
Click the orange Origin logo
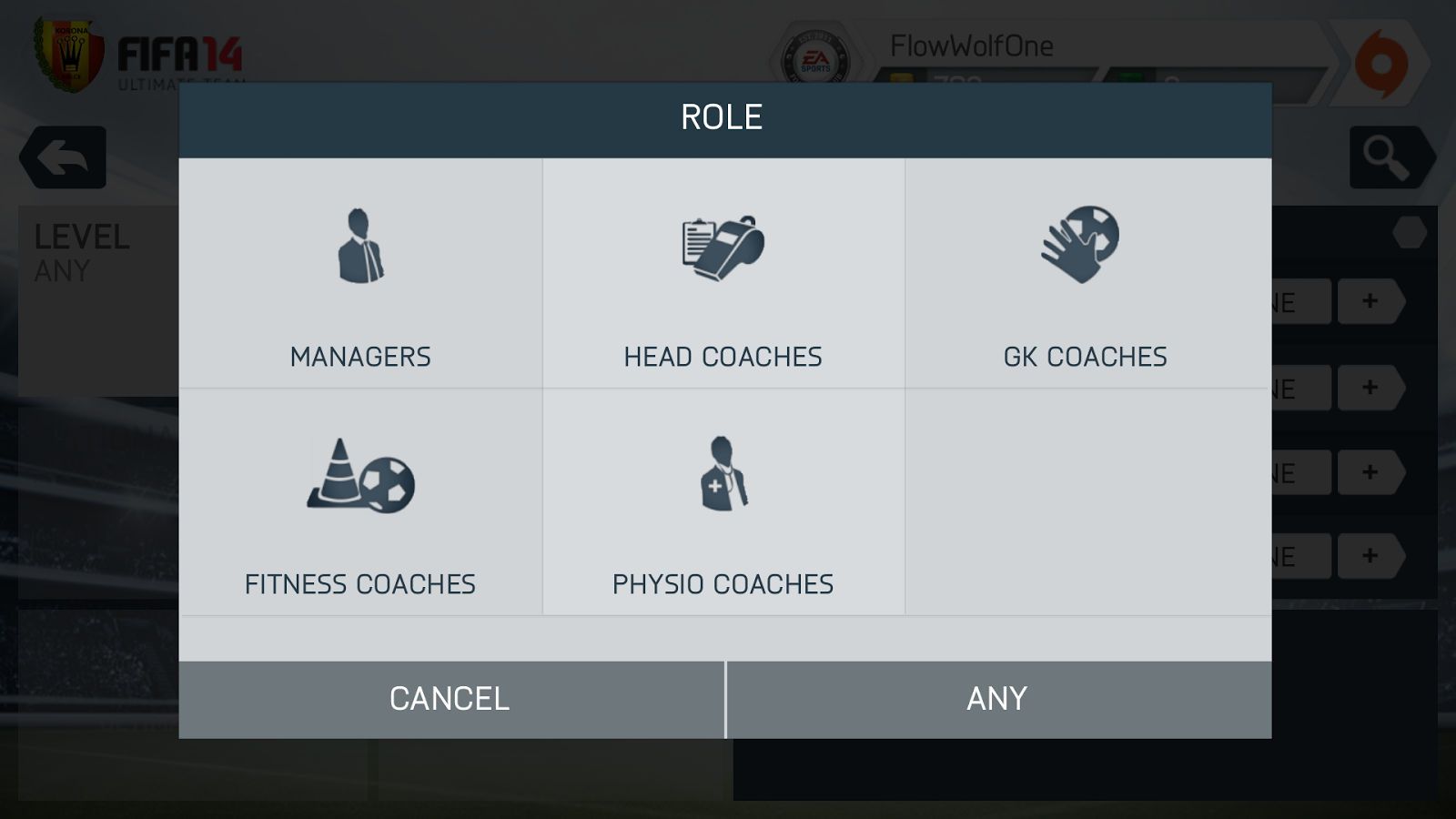[1380, 64]
